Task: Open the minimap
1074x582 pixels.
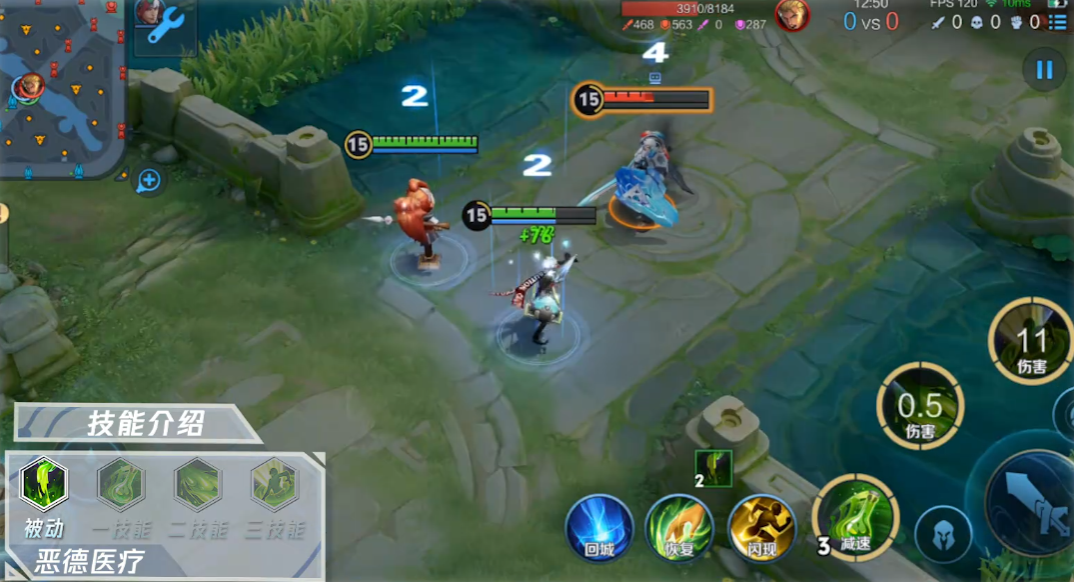Action: point(62,88)
